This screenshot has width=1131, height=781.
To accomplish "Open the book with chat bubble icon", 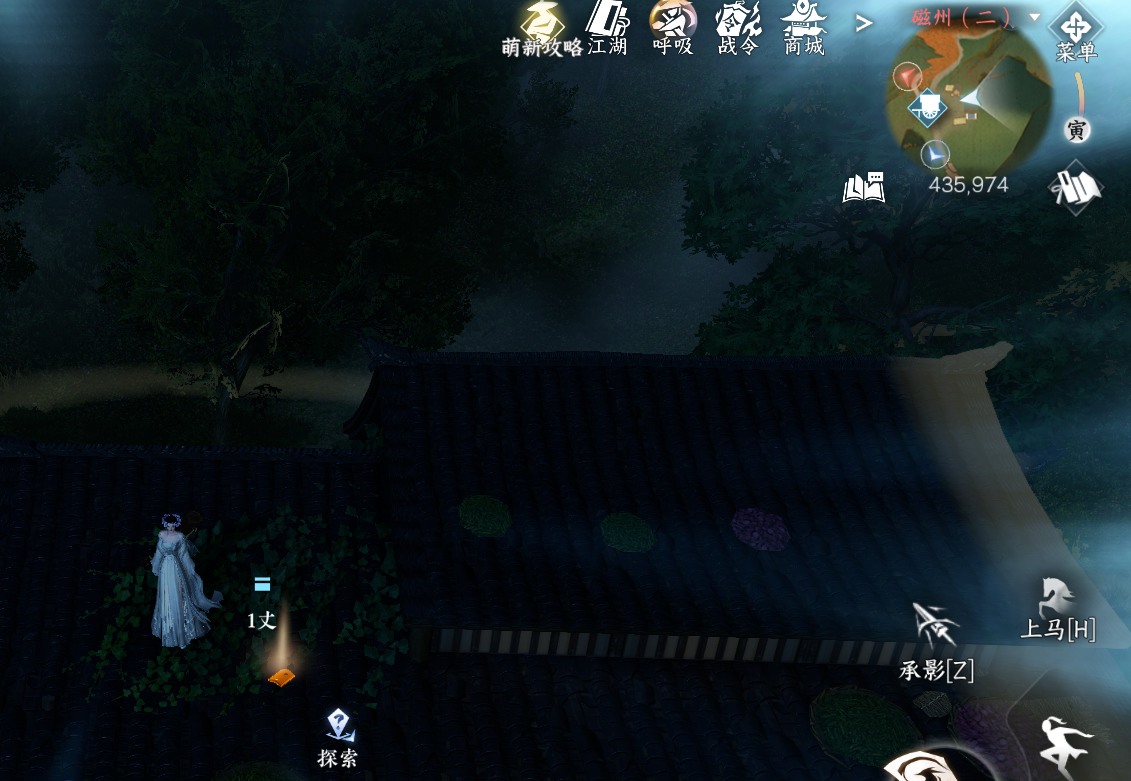I will point(864,187).
